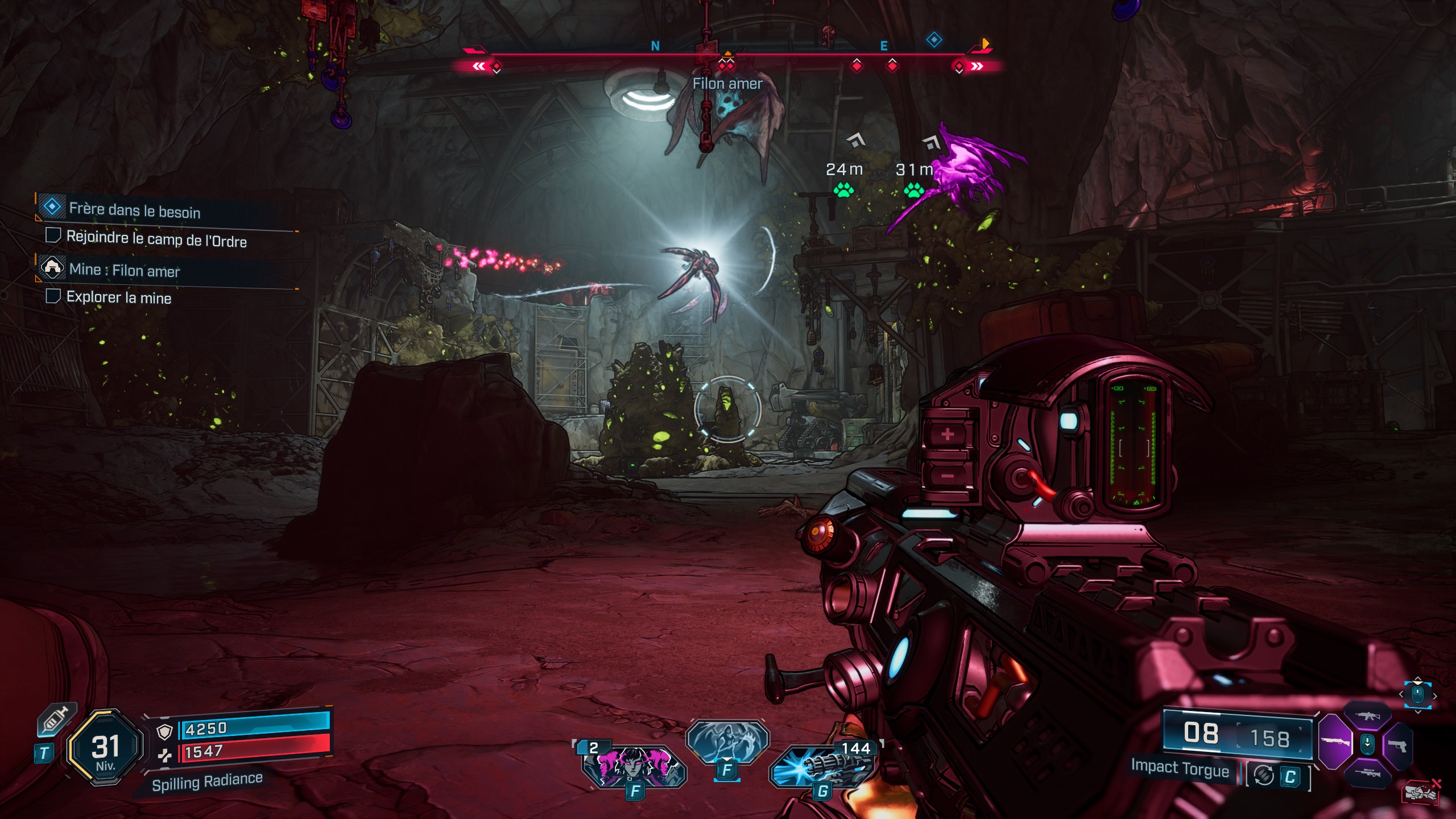Trigger the scythe reaper skill icon
Image resolution: width=1456 pixels, height=819 pixels.
[727, 741]
